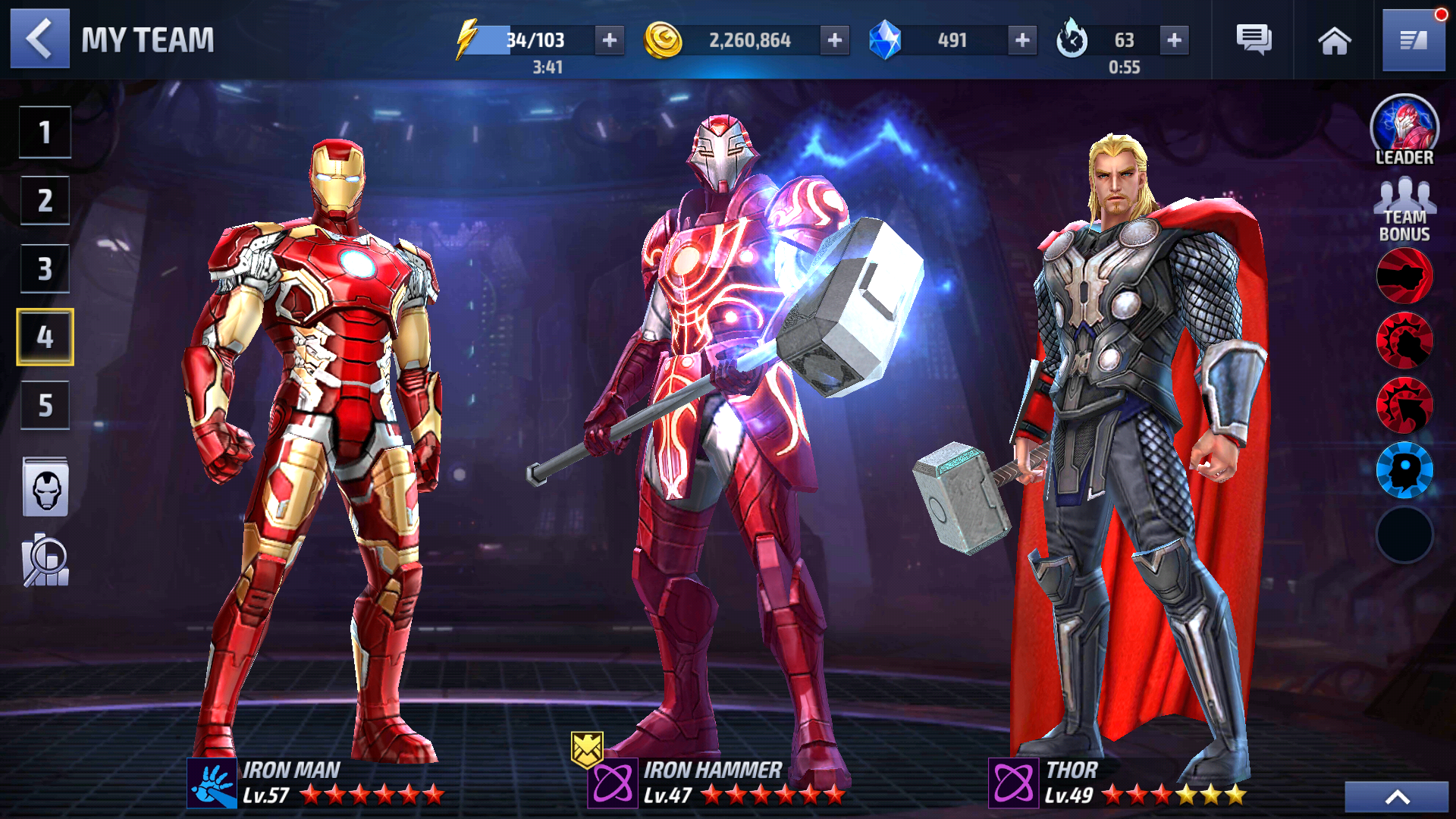Add gold with the plus button
The width and height of the screenshot is (1456, 819).
[834, 39]
